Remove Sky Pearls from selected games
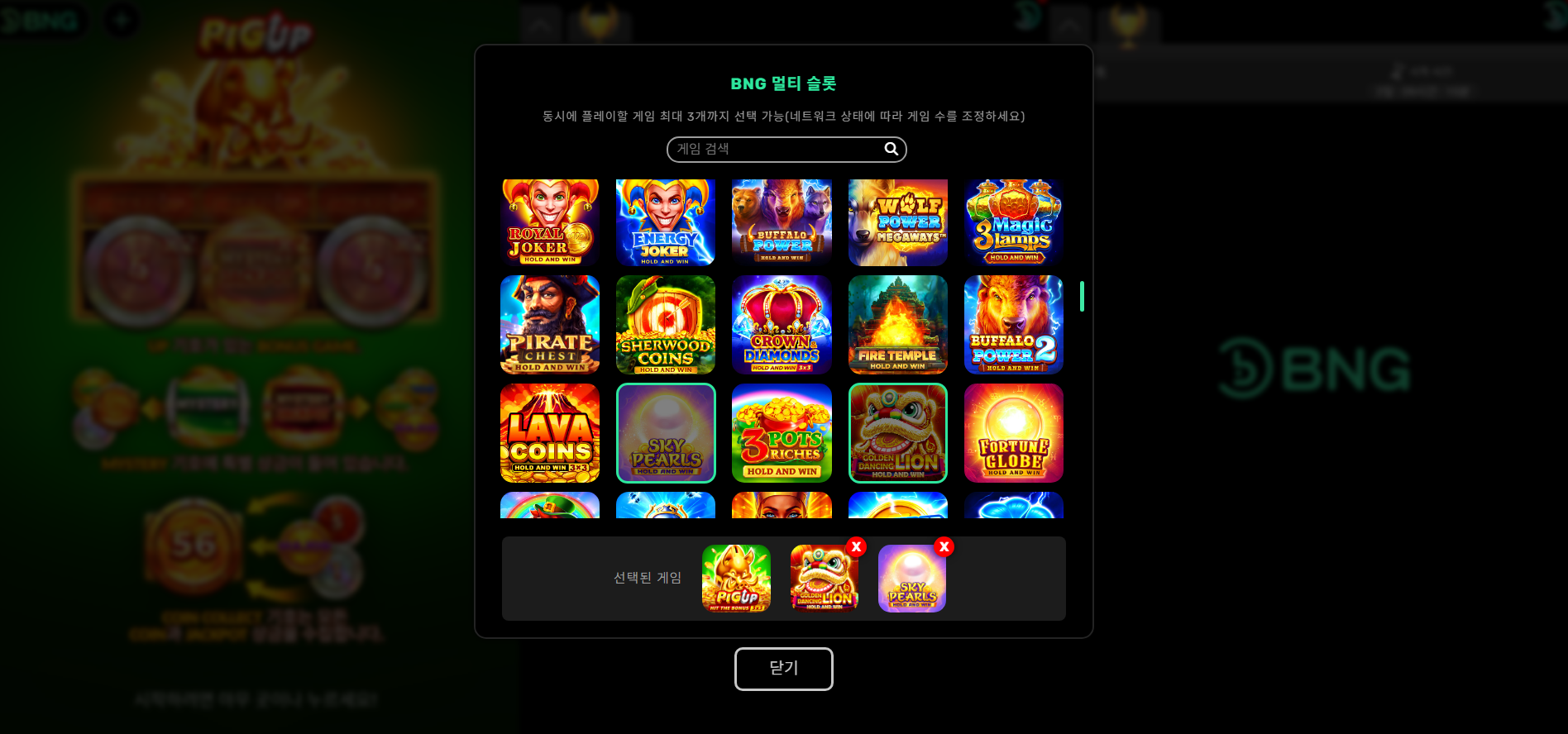1568x734 pixels. coord(944,547)
